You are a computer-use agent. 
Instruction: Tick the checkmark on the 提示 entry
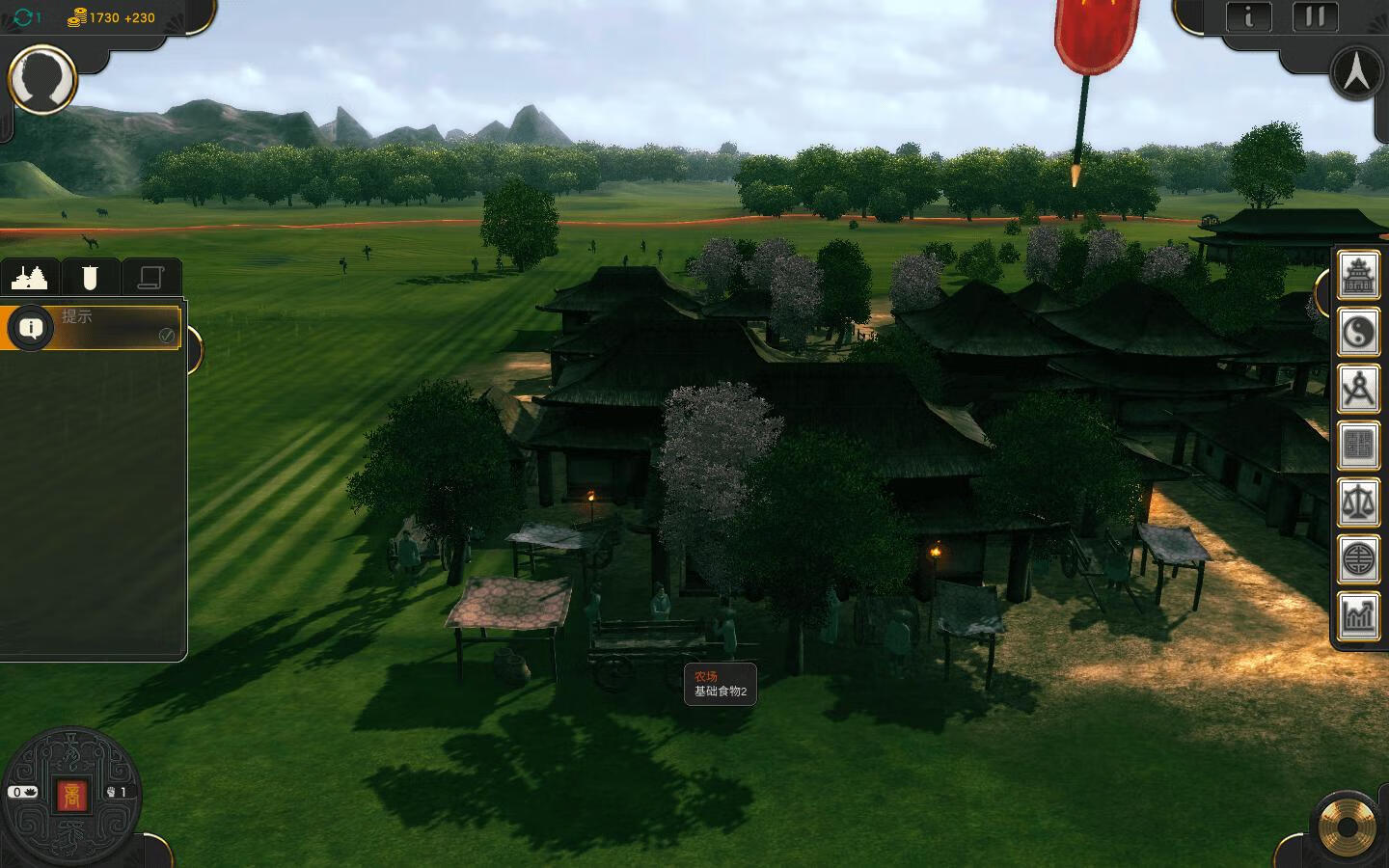point(167,336)
